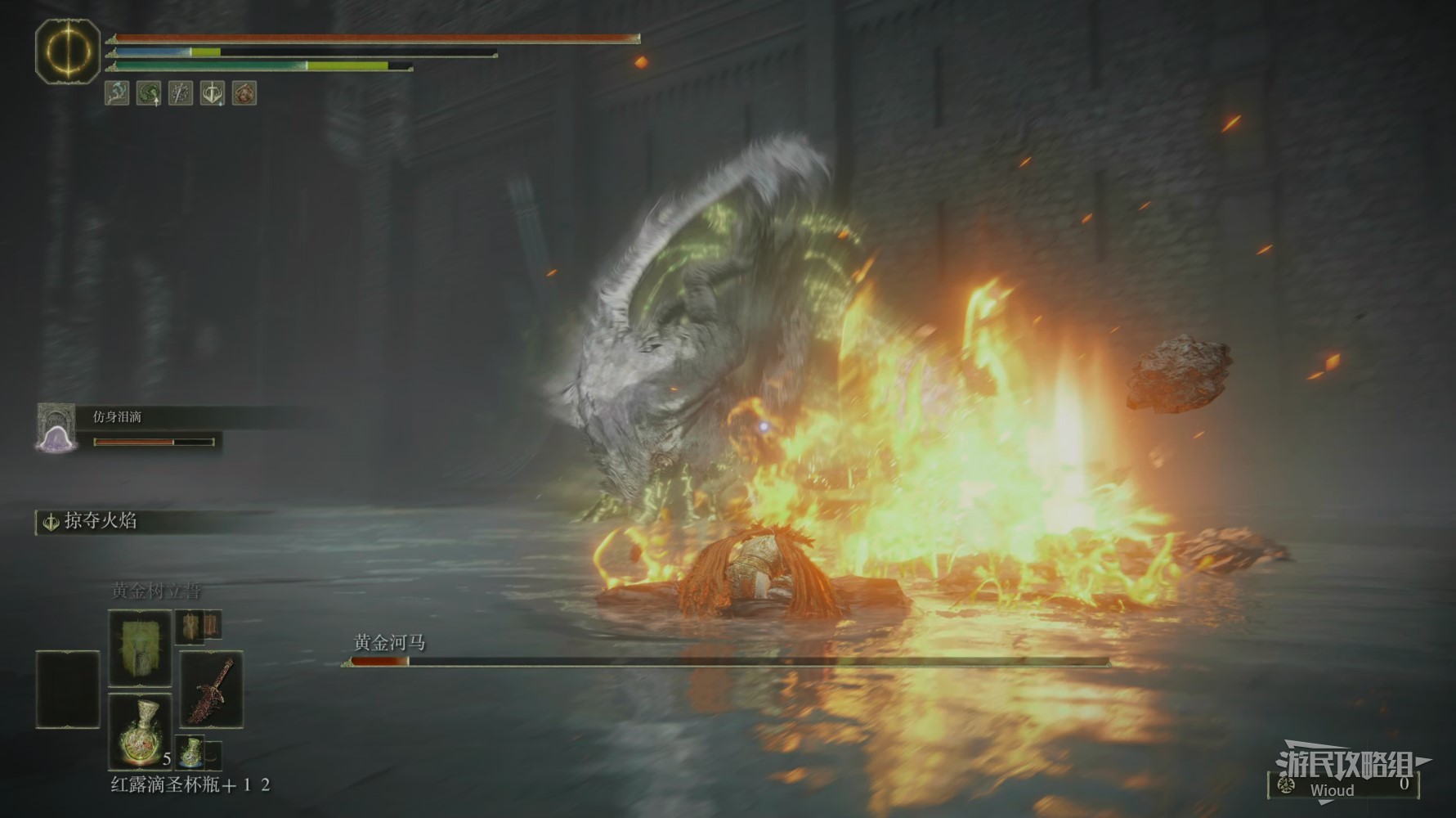The height and width of the screenshot is (818, 1456).
Task: Click the next incantation preview icons
Action: [199, 626]
